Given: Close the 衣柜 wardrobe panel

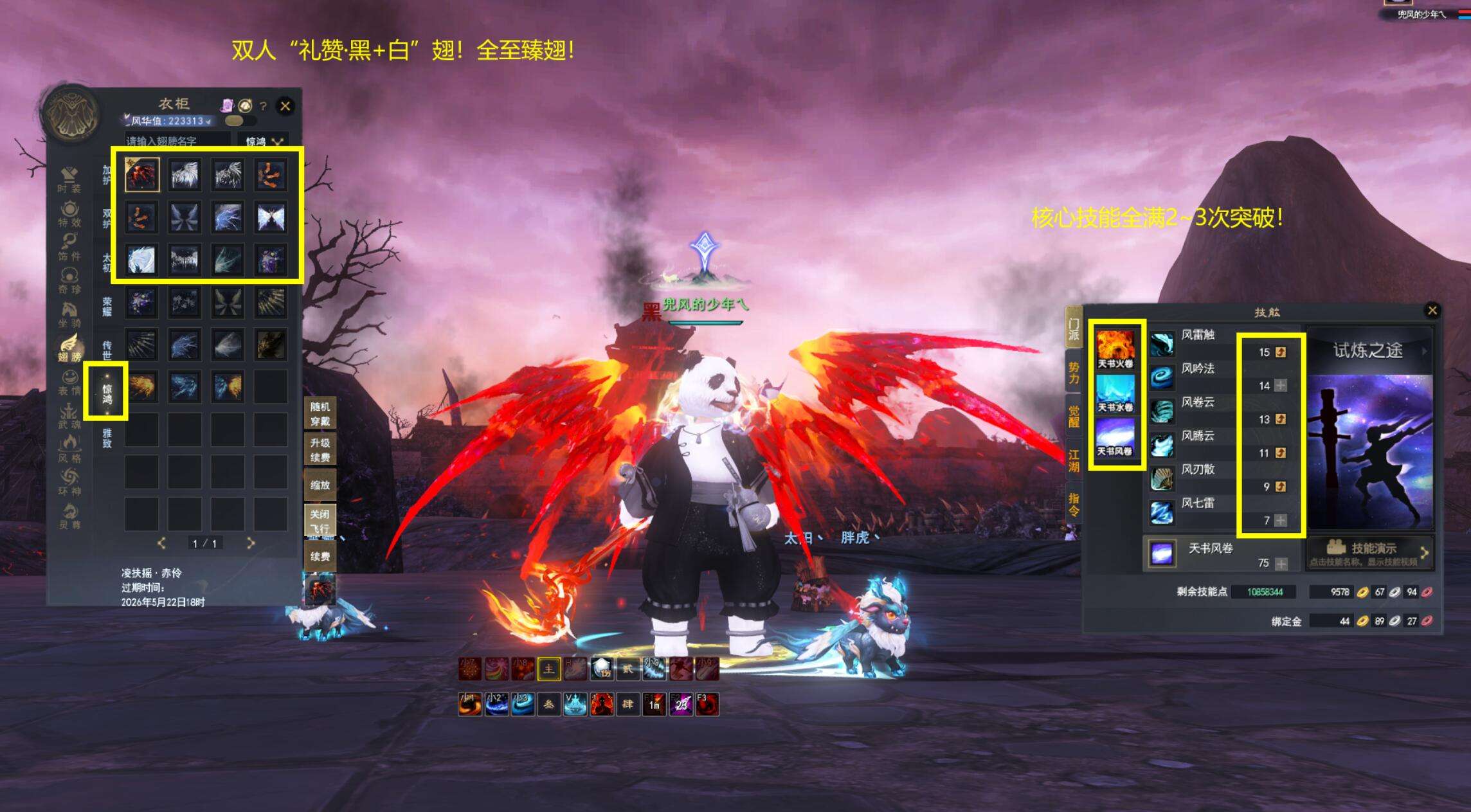Looking at the screenshot, I should 285,106.
